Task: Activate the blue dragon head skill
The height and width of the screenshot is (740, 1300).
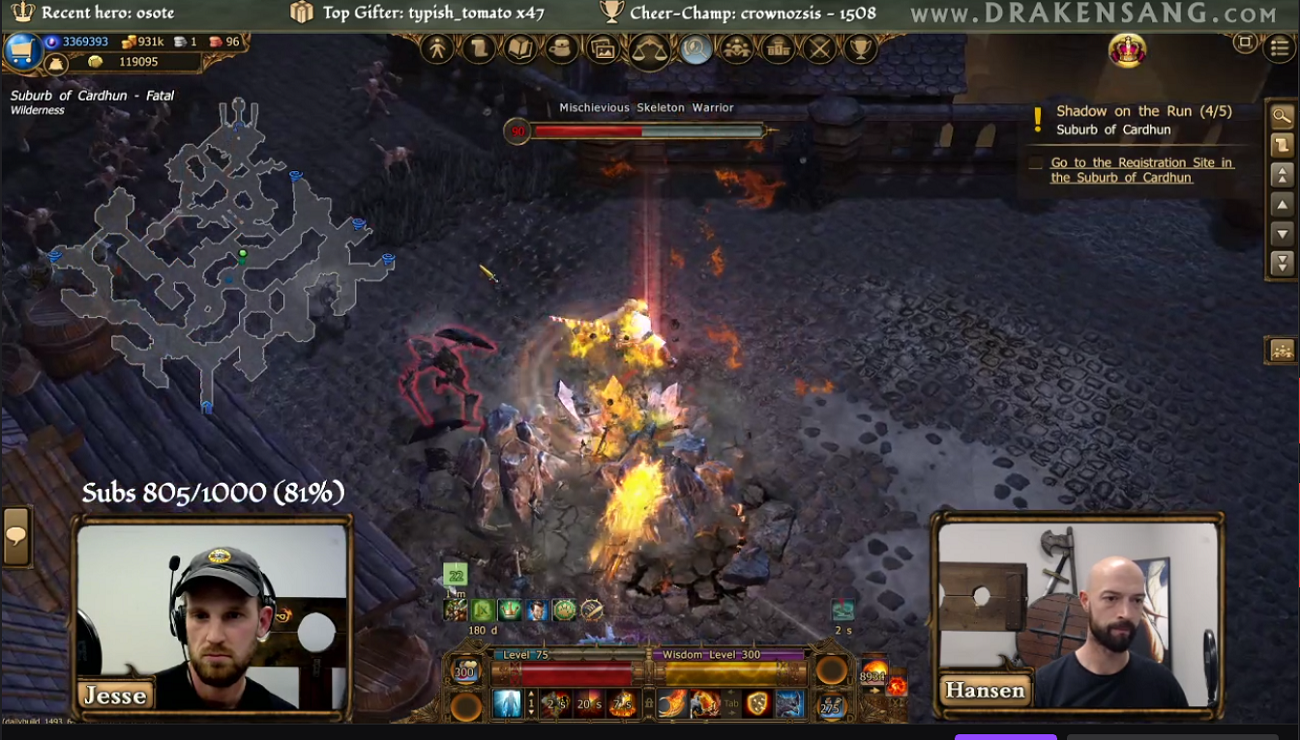Action: click(x=789, y=704)
